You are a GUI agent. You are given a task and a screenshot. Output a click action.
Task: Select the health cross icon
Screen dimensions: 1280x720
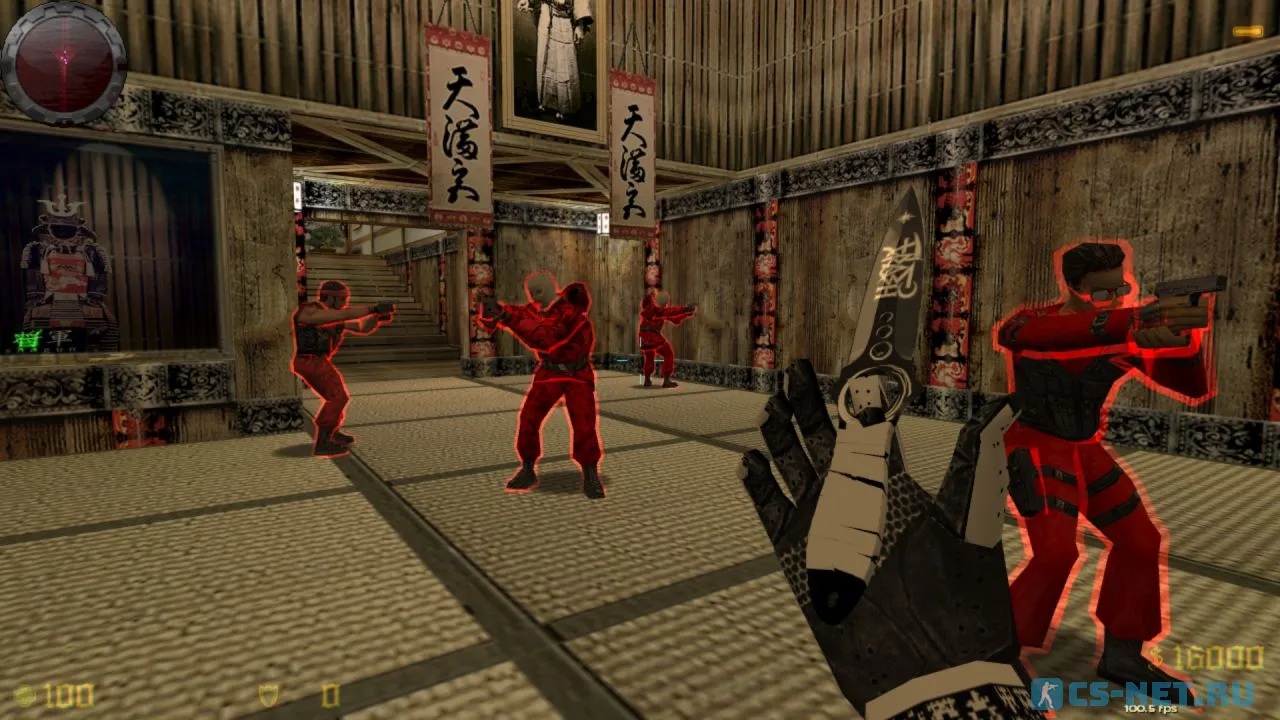[x=24, y=695]
